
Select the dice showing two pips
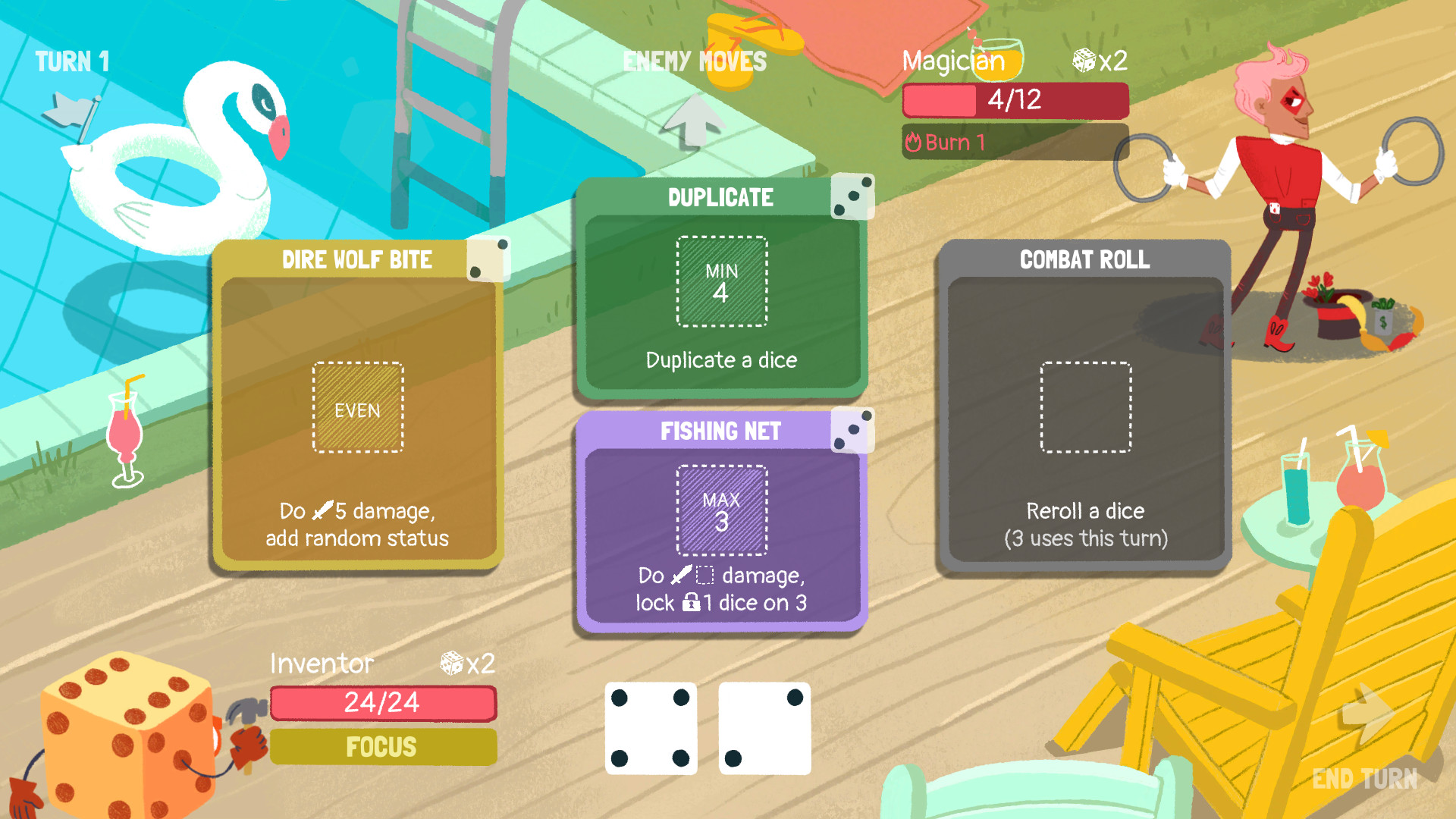coord(765,728)
